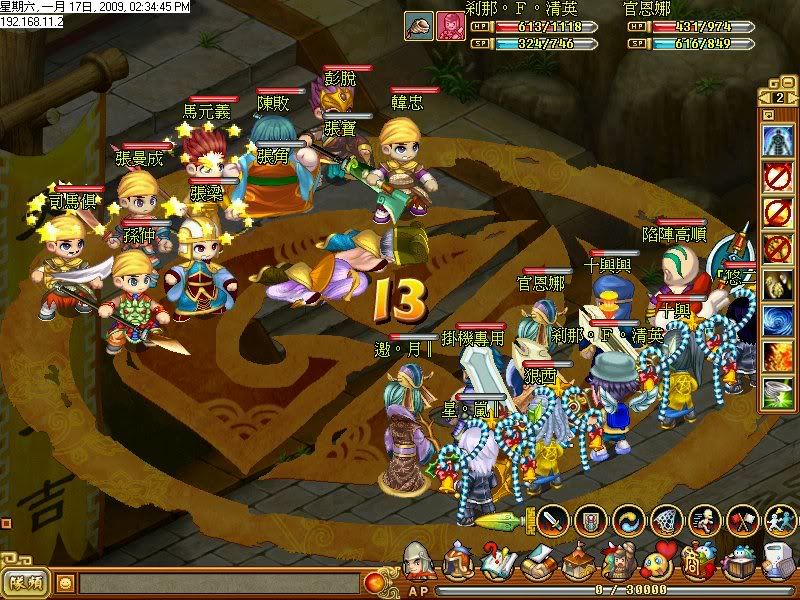Use the capture net command
Image resolution: width=800 pixels, height=600 pixels.
click(668, 520)
